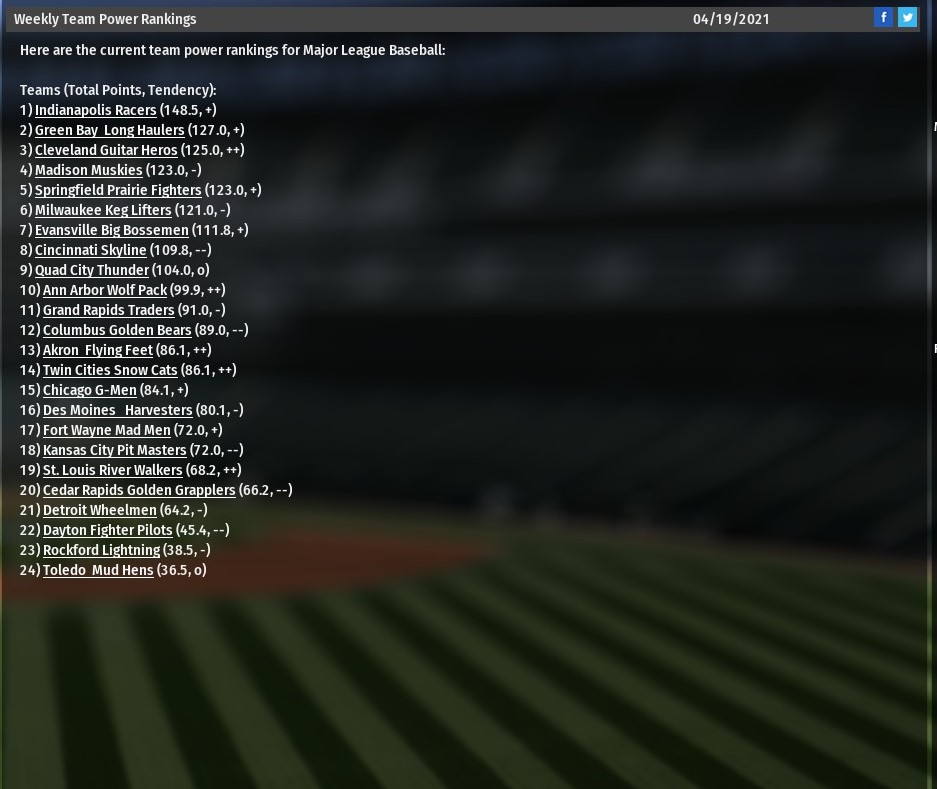The width and height of the screenshot is (937, 789).
Task: Open Toledo Mud Hens team page
Action: pyautogui.click(x=98, y=570)
